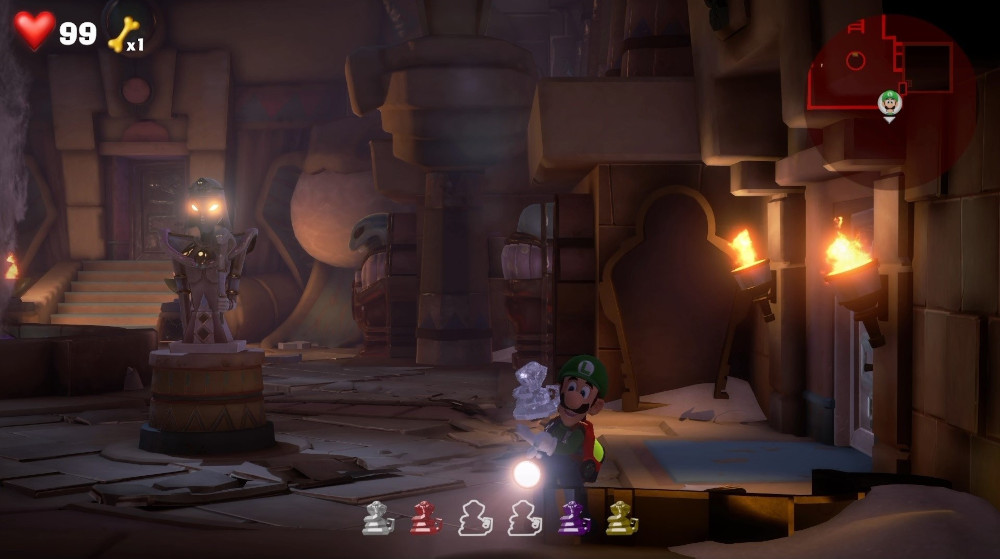Image resolution: width=1000 pixels, height=559 pixels.
Task: Click Luigi's position marker on the minimap
Action: tap(889, 103)
